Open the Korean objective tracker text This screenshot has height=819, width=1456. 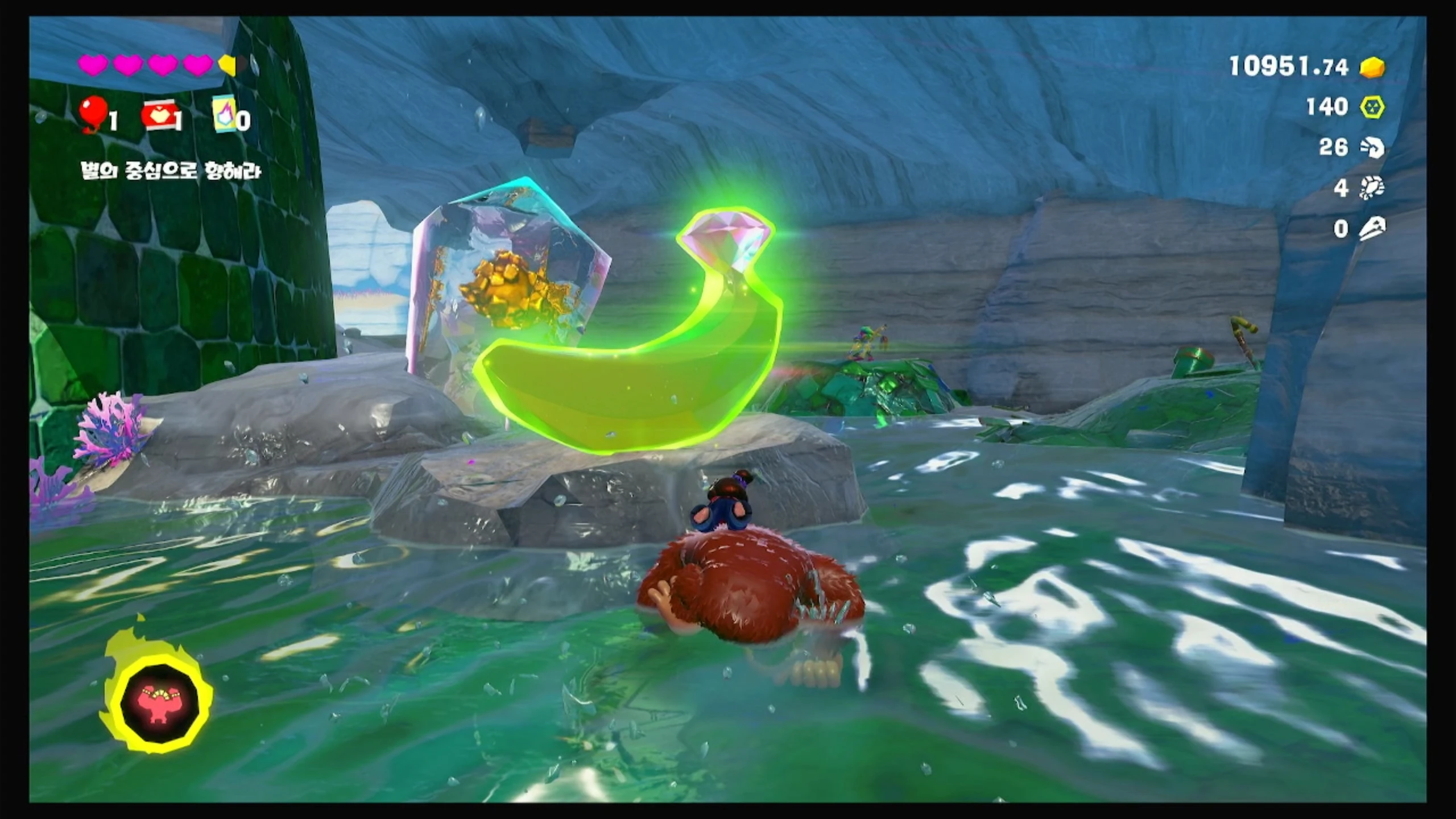(171, 171)
